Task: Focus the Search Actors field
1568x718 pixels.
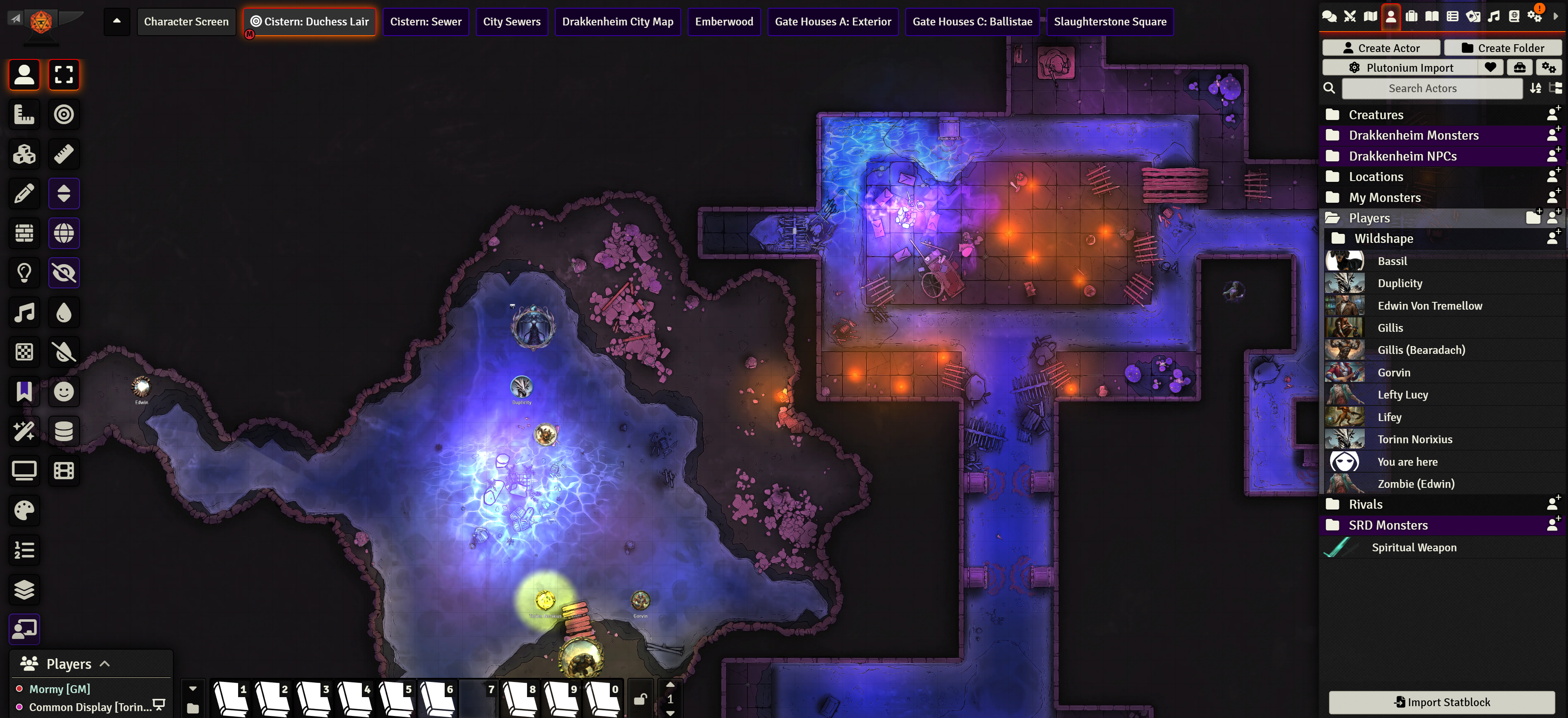Action: (1422, 88)
